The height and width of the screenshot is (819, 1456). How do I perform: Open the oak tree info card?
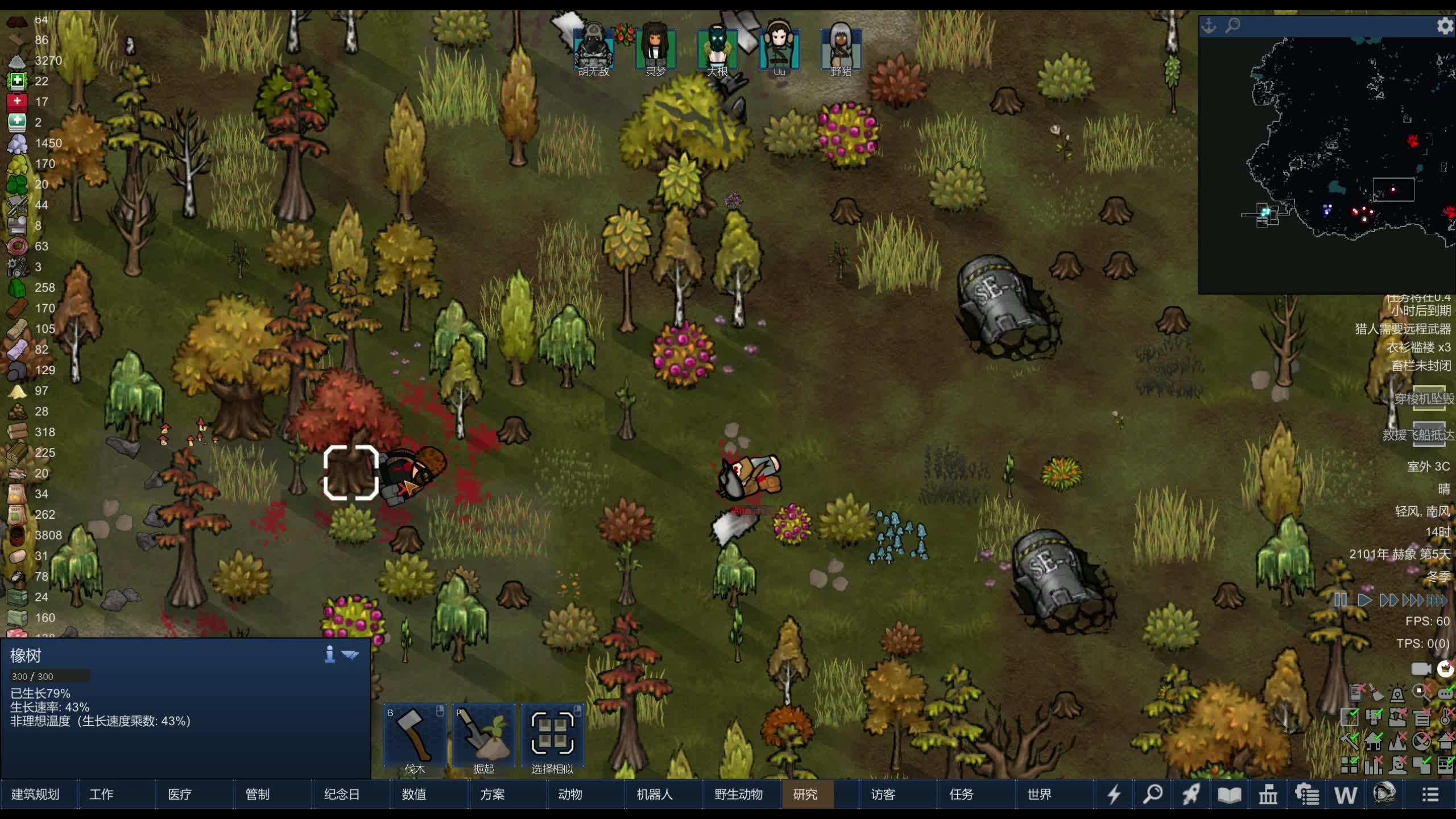329,655
